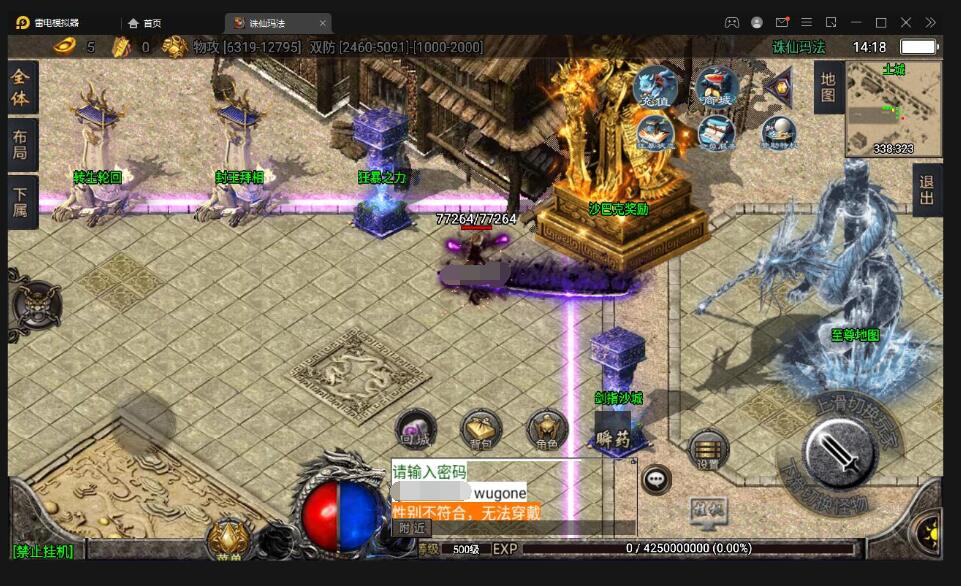Select the 全体 side tab

20,89
